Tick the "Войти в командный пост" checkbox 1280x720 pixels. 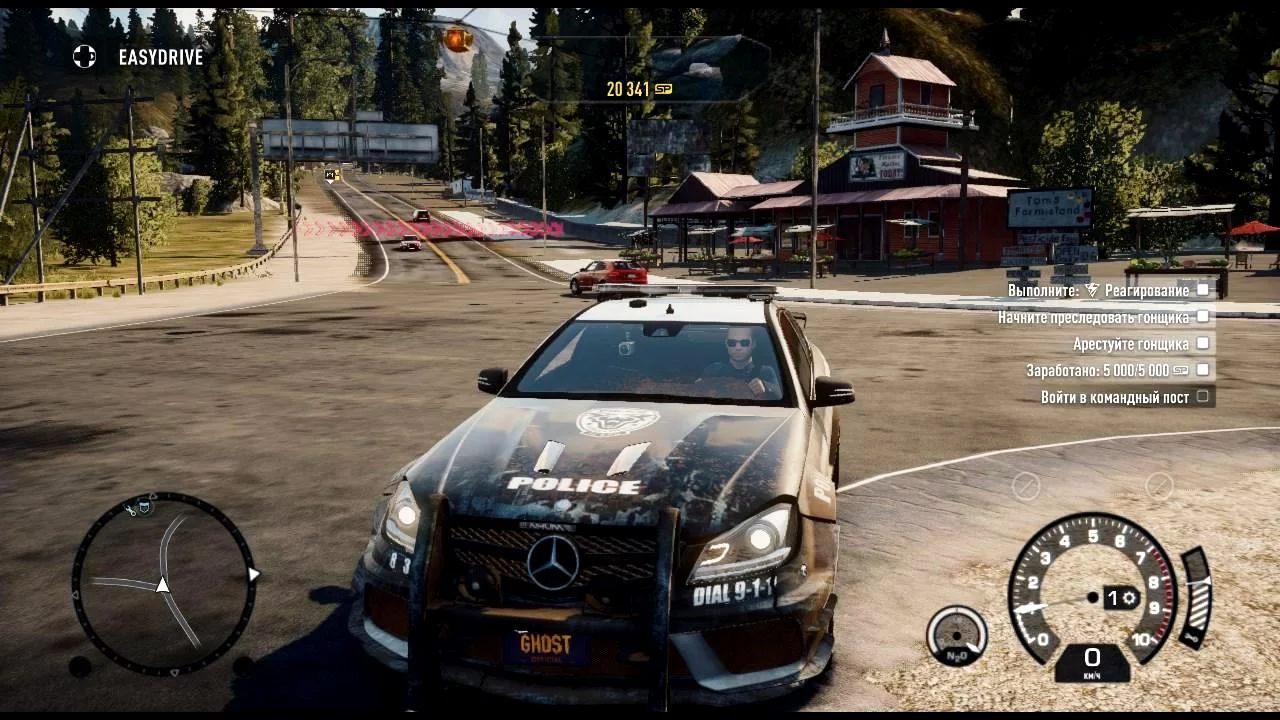[x=1203, y=397]
